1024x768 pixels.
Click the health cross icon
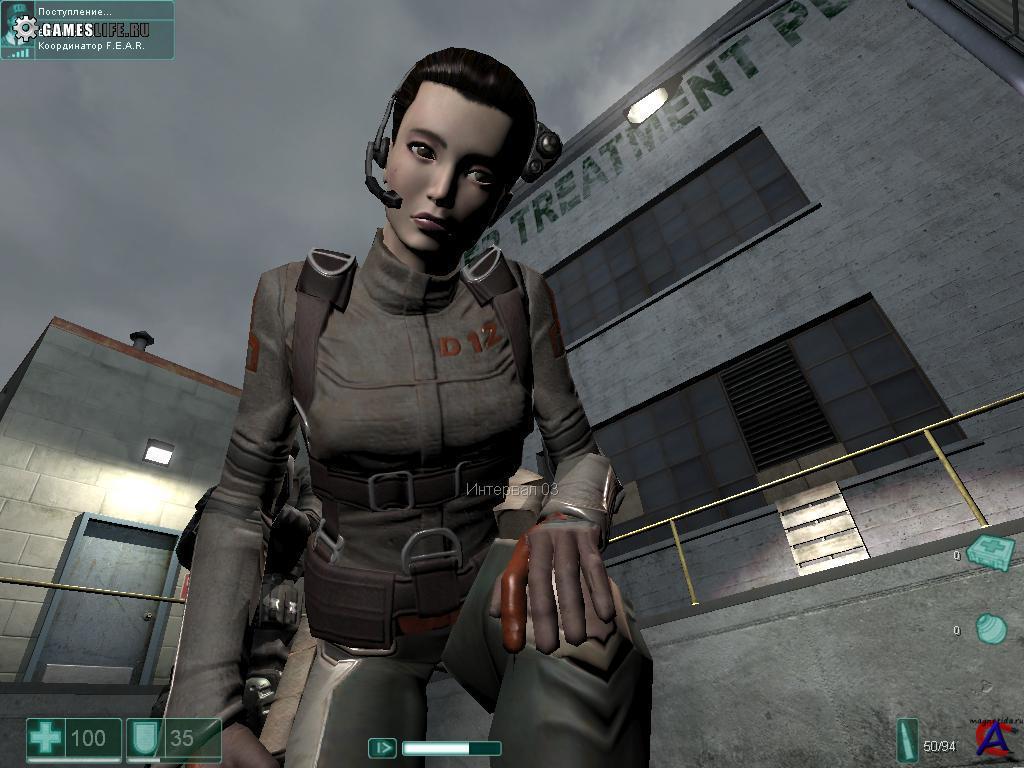coord(46,739)
